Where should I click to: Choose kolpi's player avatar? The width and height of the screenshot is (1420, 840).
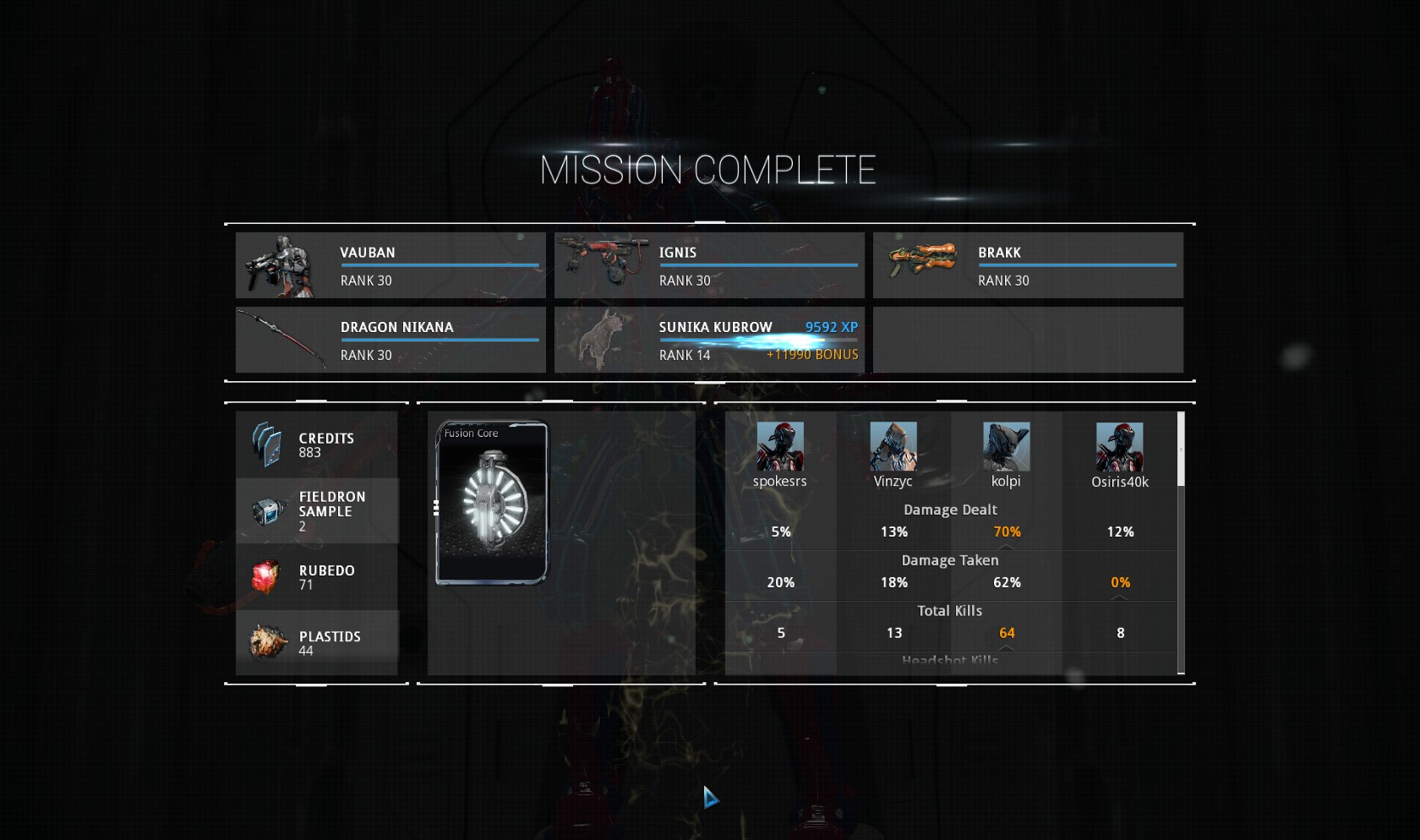pos(1006,446)
